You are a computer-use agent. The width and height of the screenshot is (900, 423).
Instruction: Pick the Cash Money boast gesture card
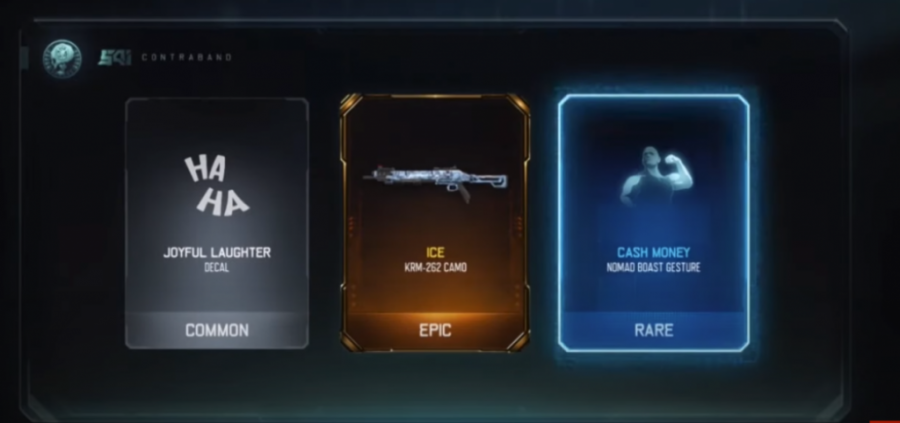click(653, 222)
